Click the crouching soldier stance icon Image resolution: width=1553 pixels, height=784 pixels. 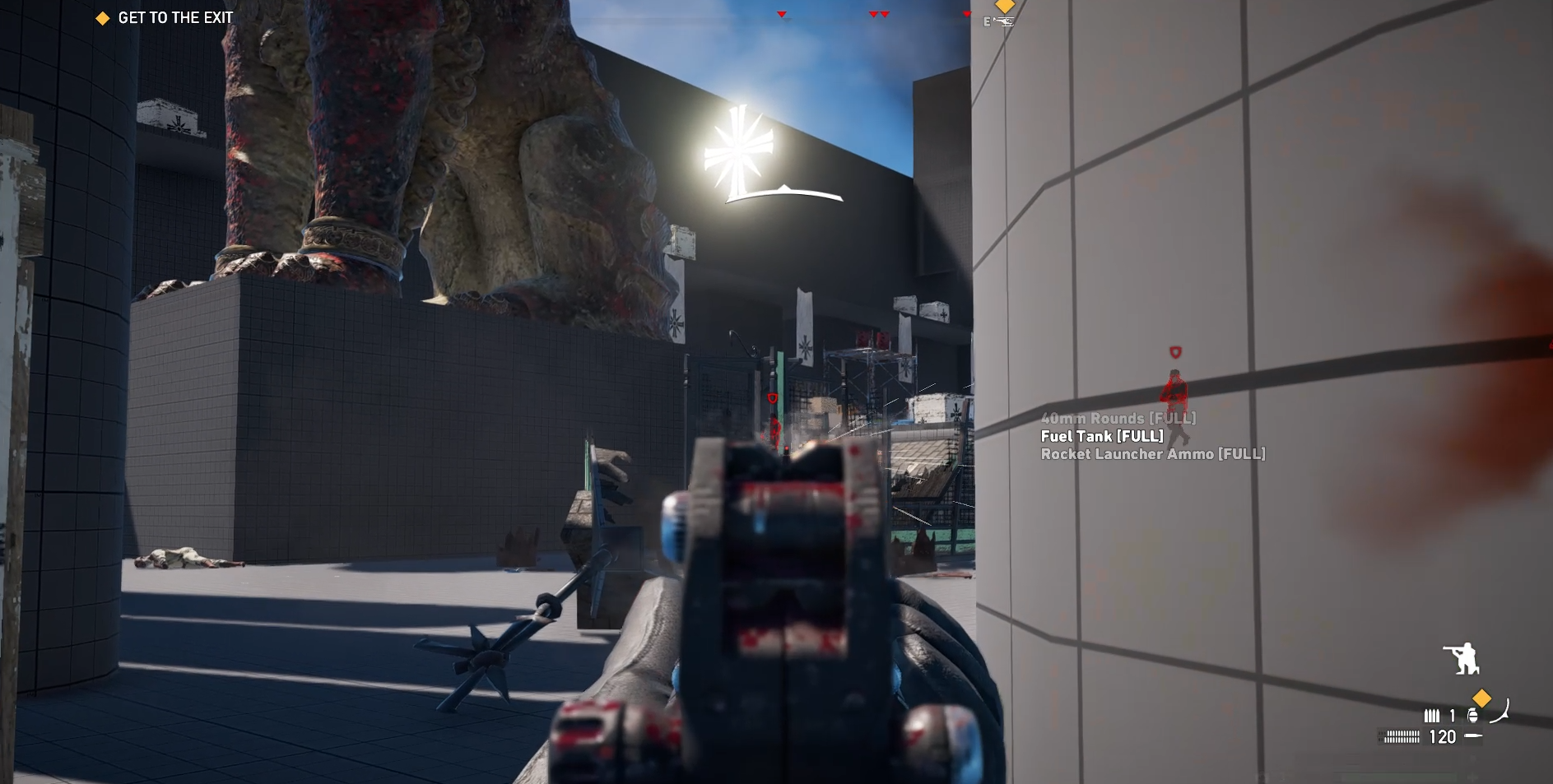coord(1461,659)
